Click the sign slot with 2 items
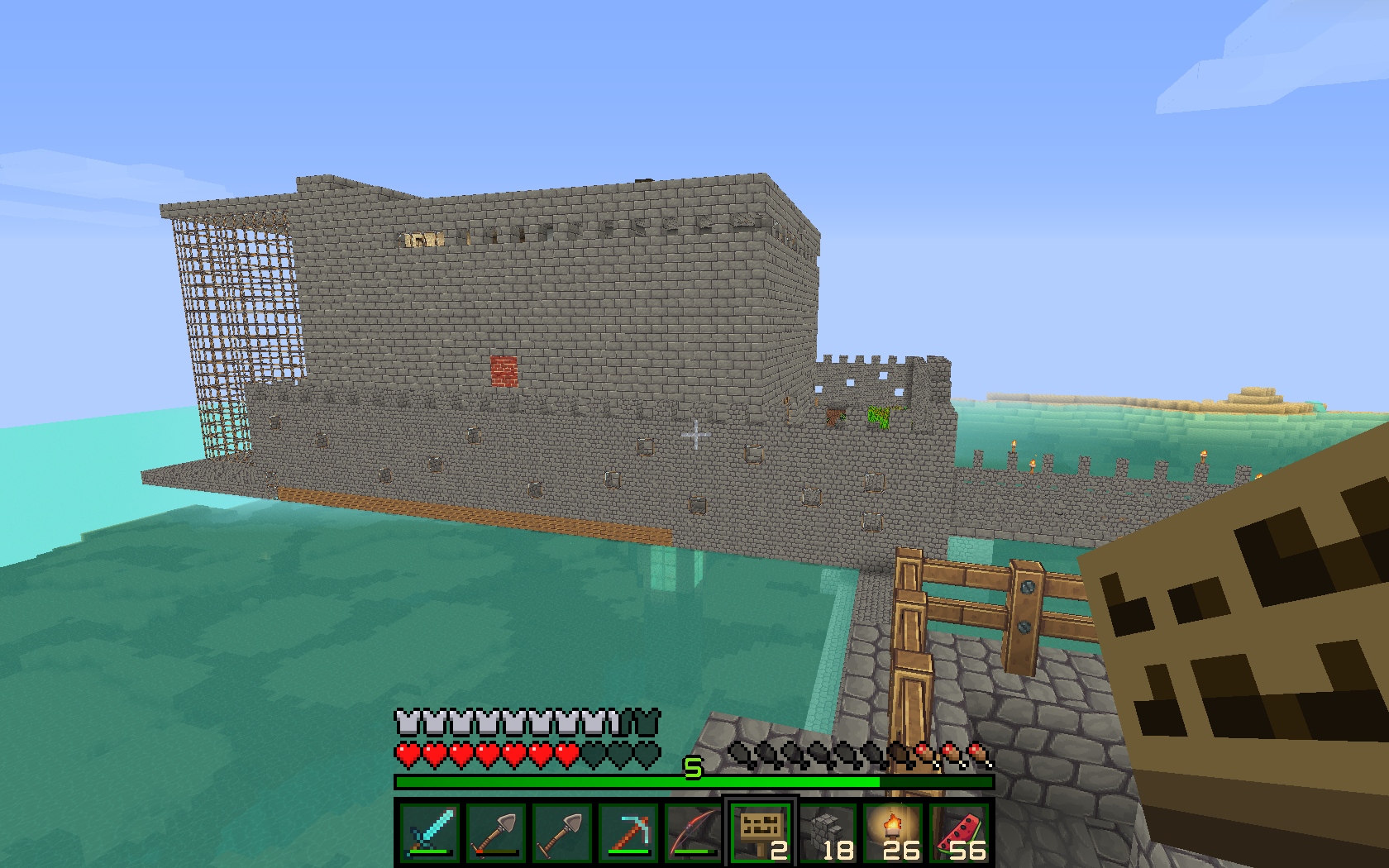 click(761, 832)
